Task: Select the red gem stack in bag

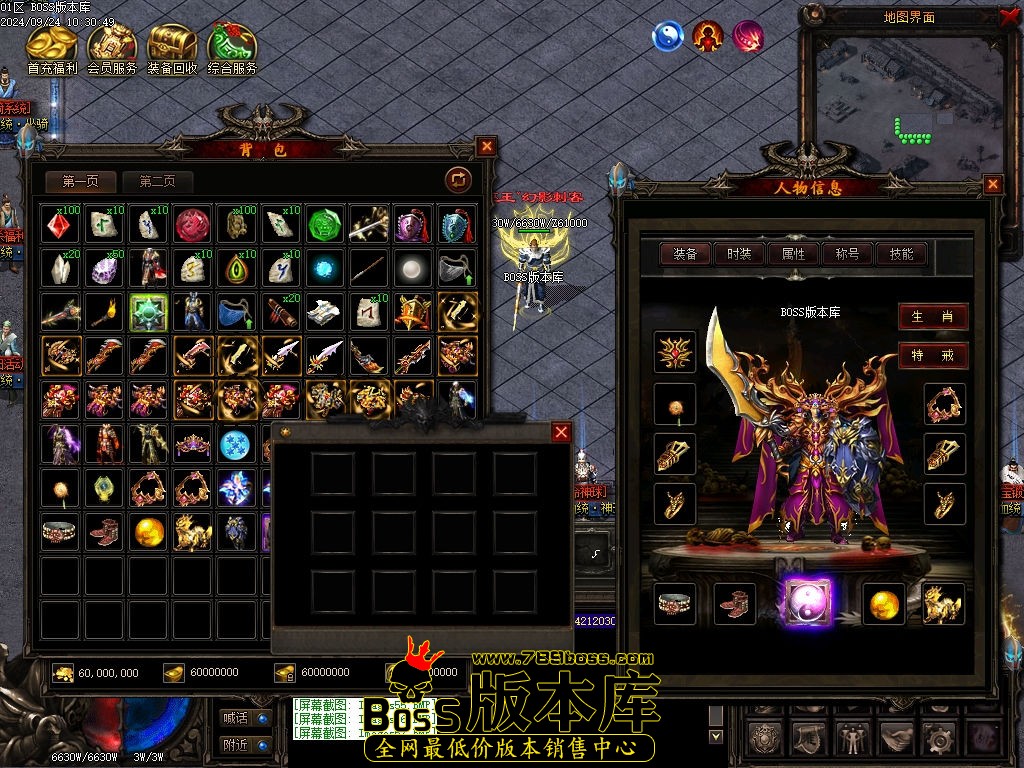Action: click(61, 225)
